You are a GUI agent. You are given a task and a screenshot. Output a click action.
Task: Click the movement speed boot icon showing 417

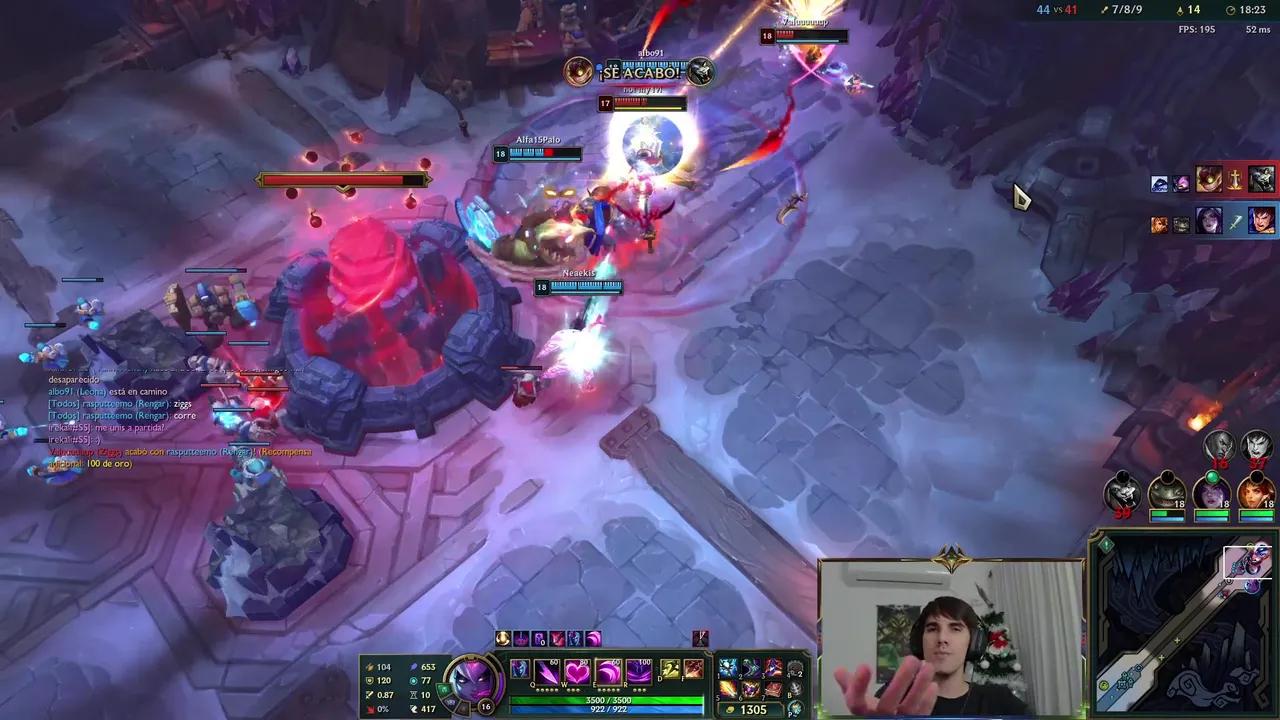pyautogui.click(x=415, y=708)
